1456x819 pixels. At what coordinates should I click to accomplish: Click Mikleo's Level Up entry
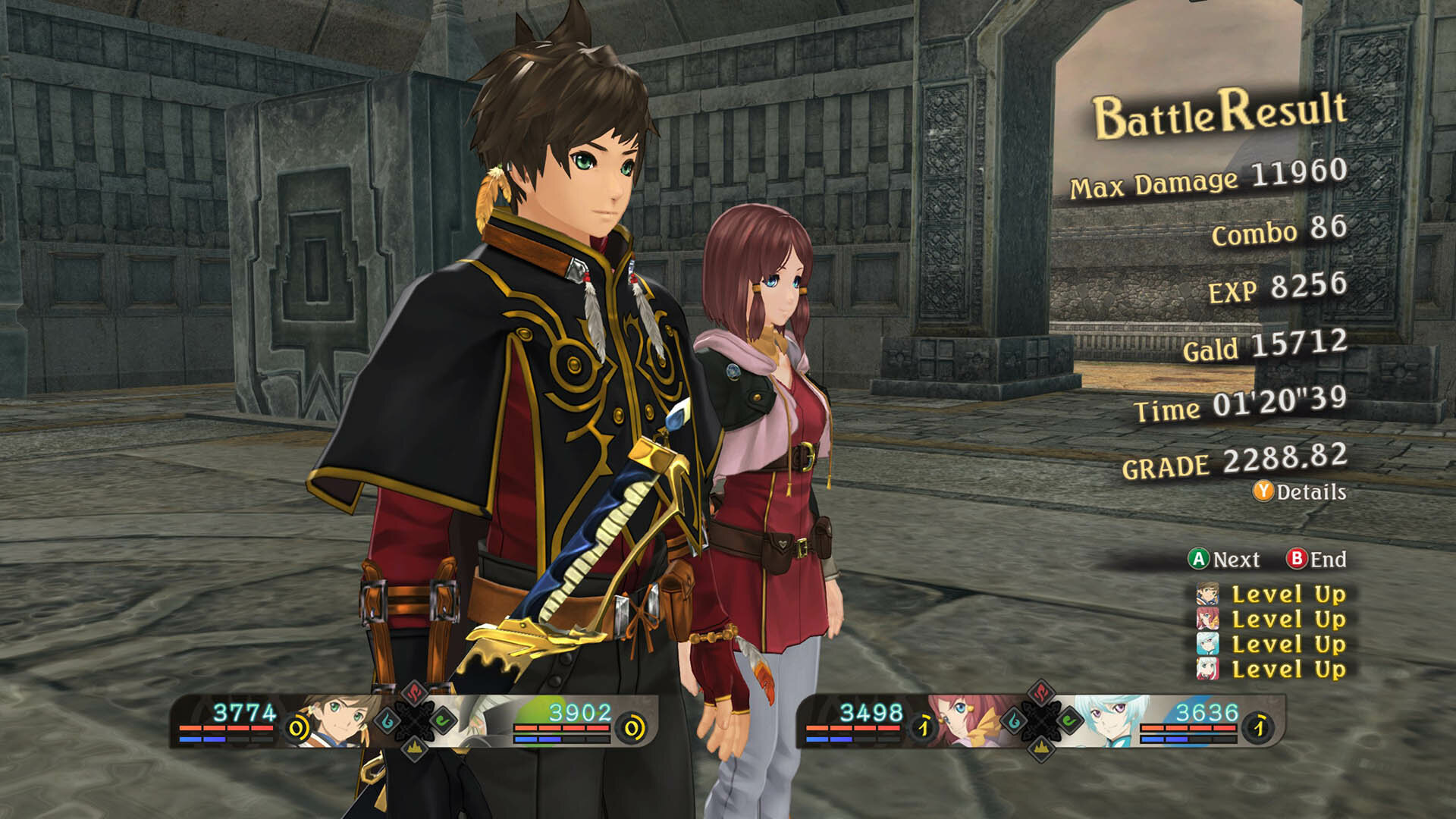[1272, 645]
